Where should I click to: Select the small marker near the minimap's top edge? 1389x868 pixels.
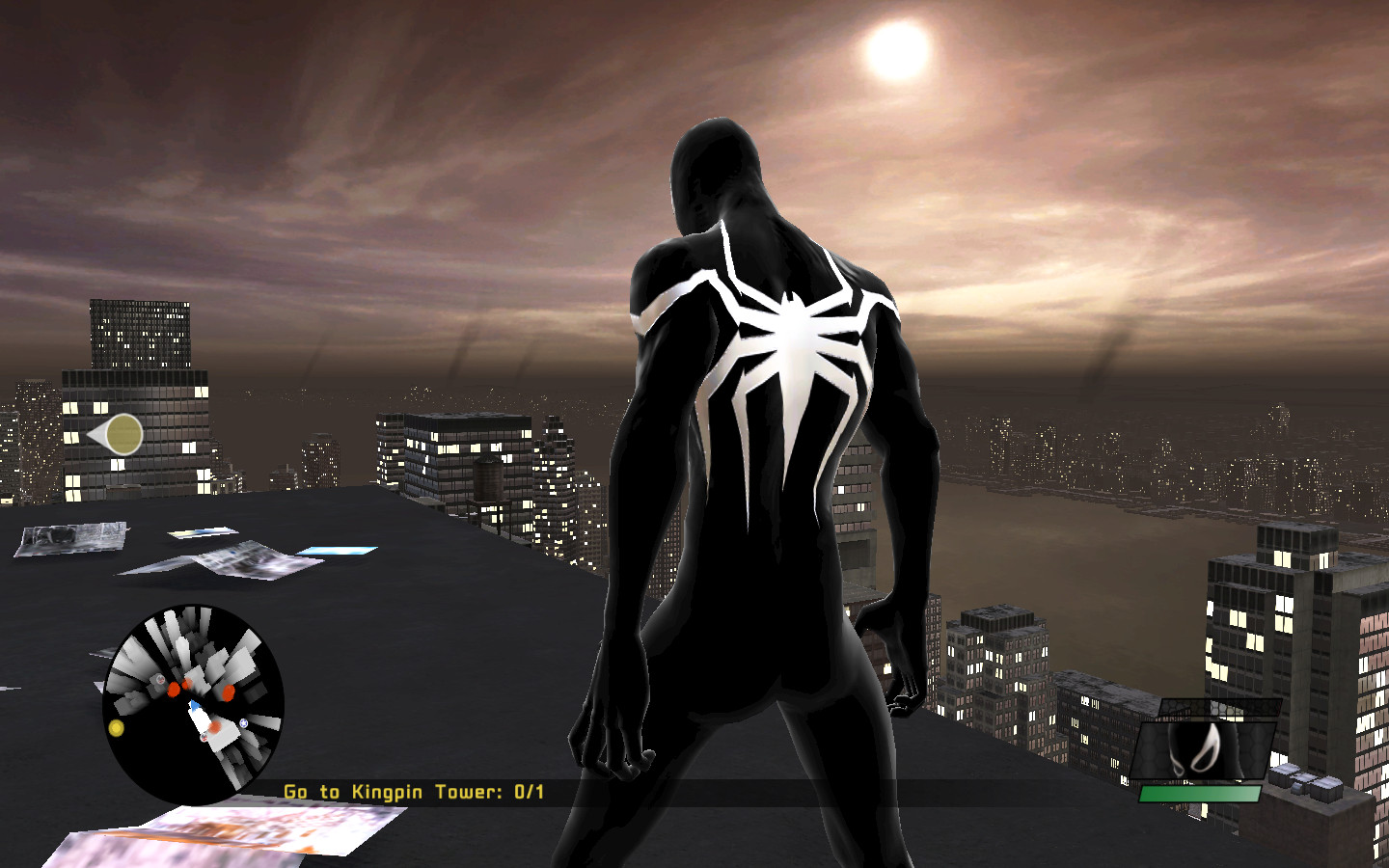159,680
